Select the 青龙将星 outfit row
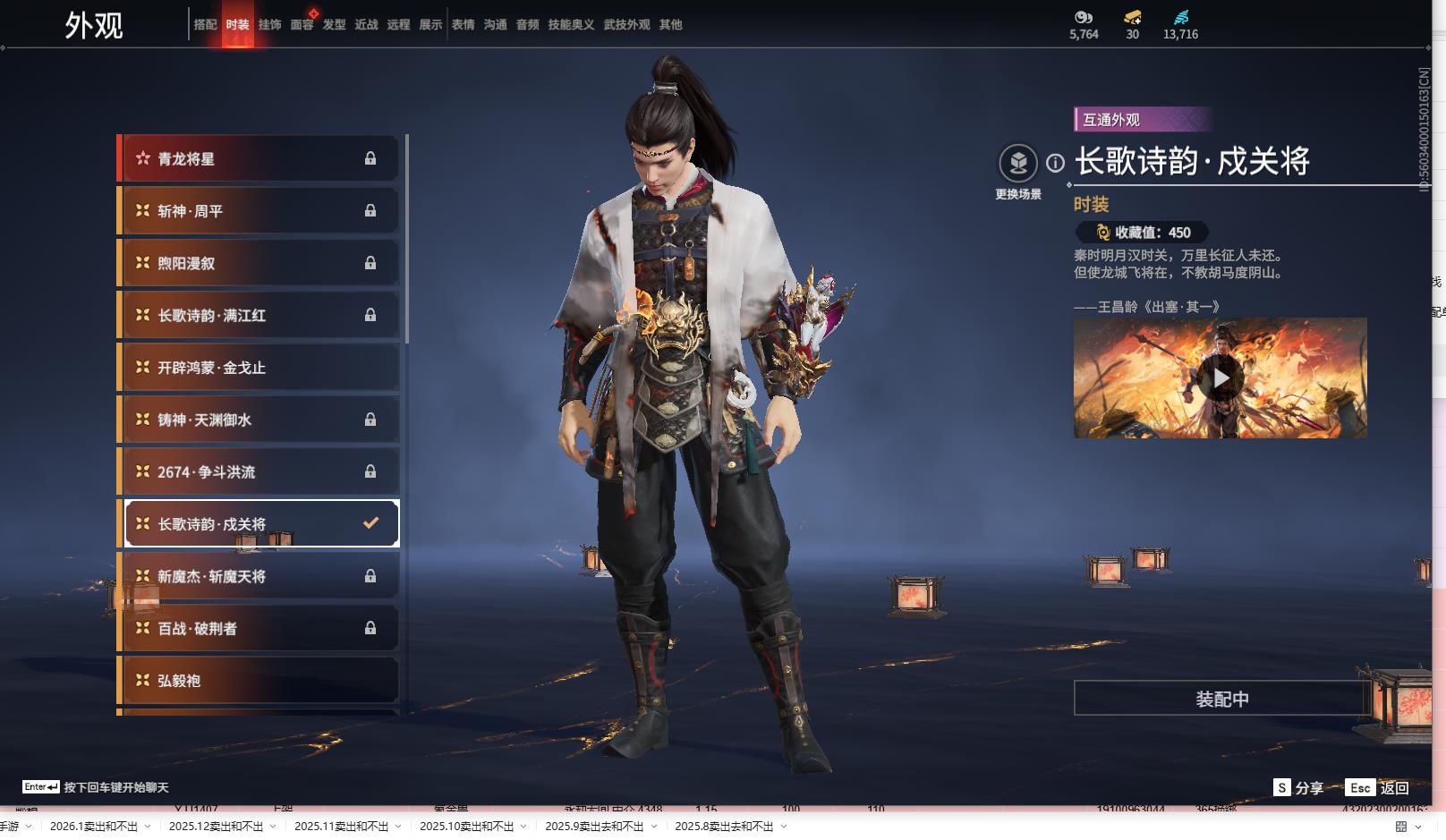The height and width of the screenshot is (840, 1446). (x=259, y=159)
